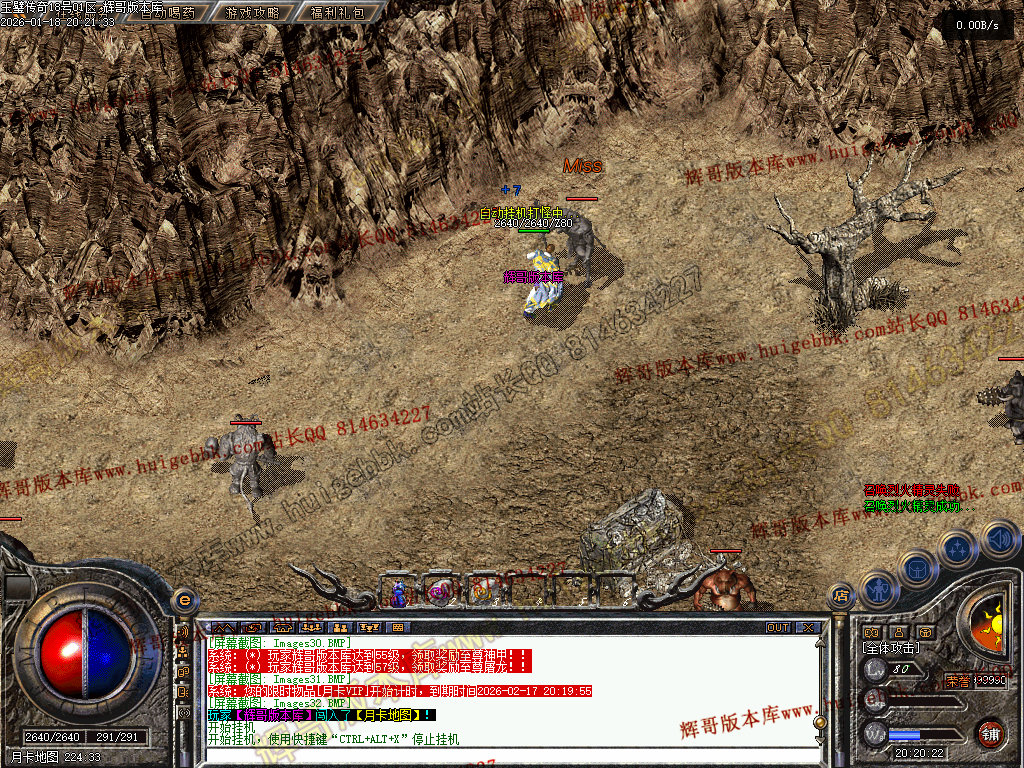The width and height of the screenshot is (1024, 768).
Task: Open the 店 shop round button
Action: (841, 596)
